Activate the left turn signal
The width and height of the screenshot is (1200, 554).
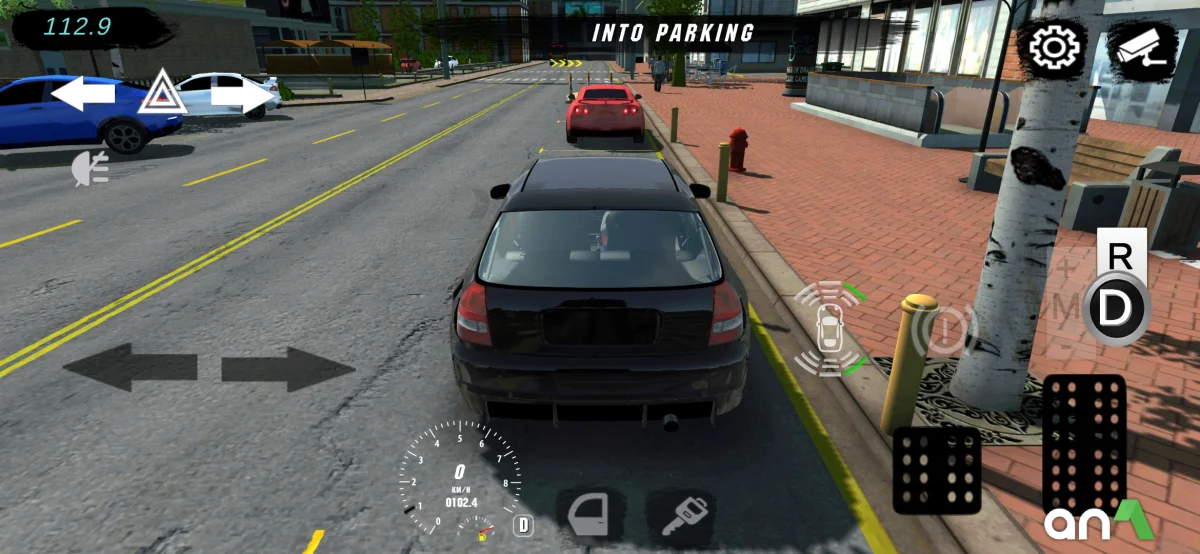pos(83,95)
